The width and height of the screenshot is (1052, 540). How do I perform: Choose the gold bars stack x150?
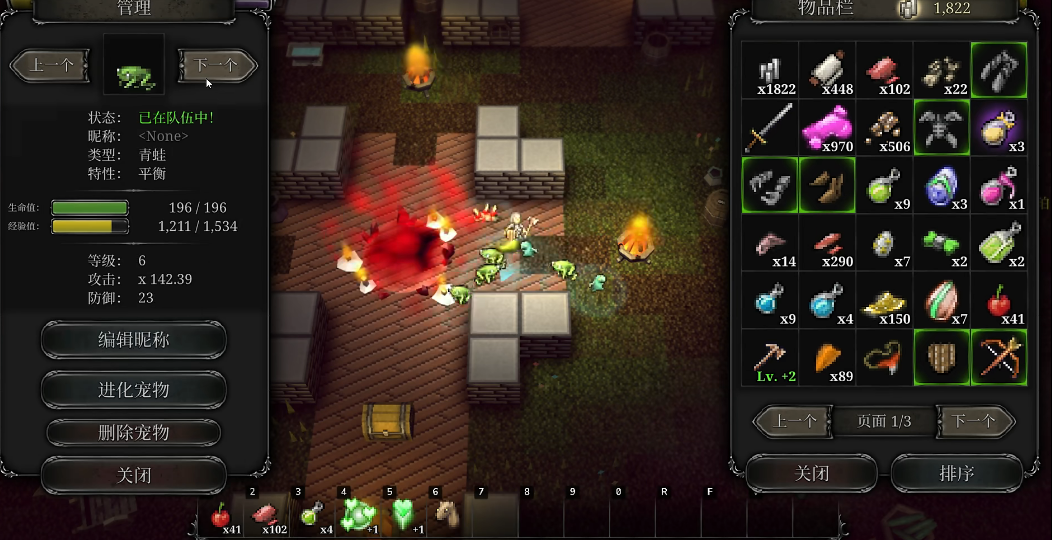[x=884, y=301]
